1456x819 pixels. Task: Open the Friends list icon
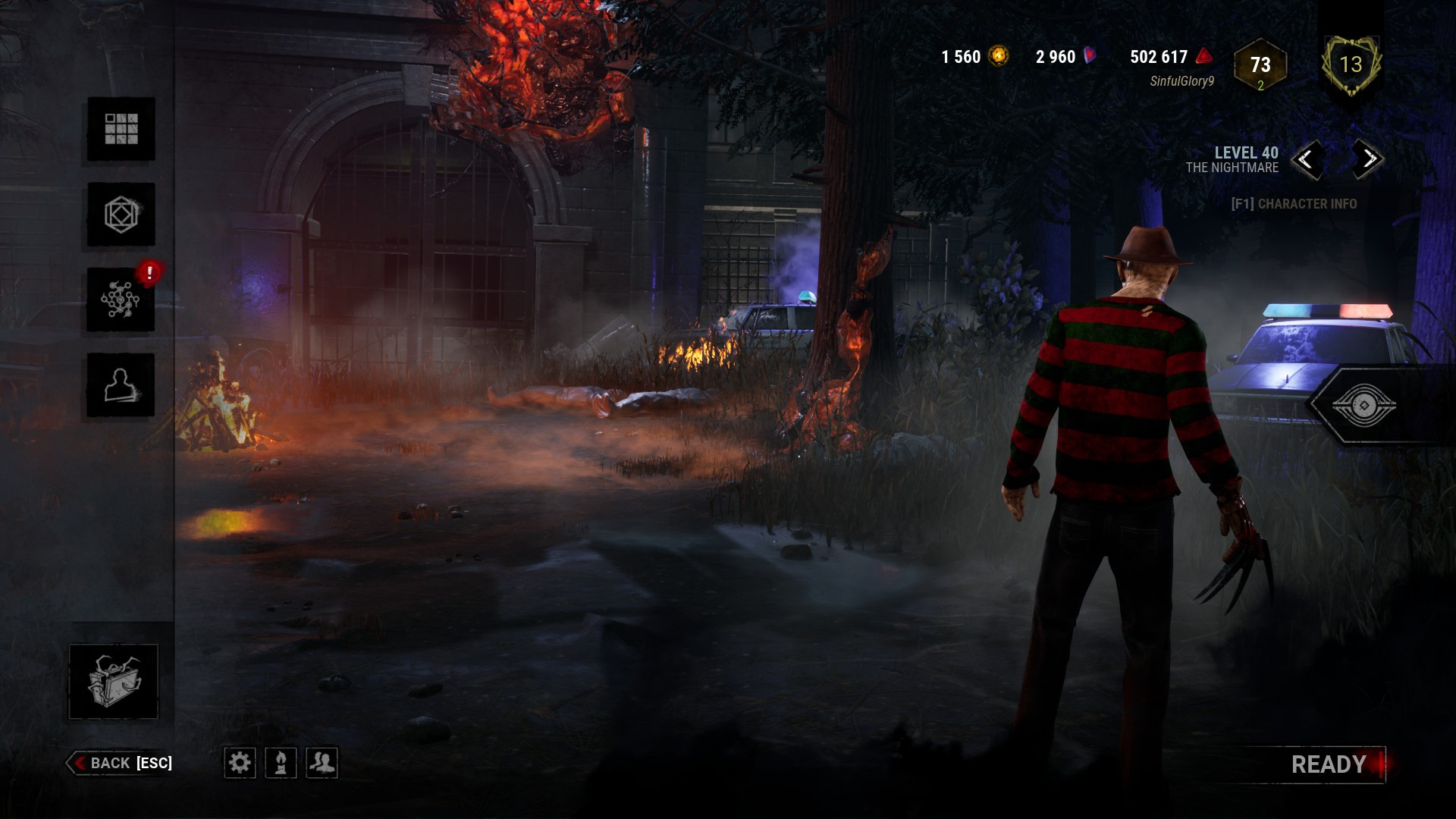click(321, 763)
